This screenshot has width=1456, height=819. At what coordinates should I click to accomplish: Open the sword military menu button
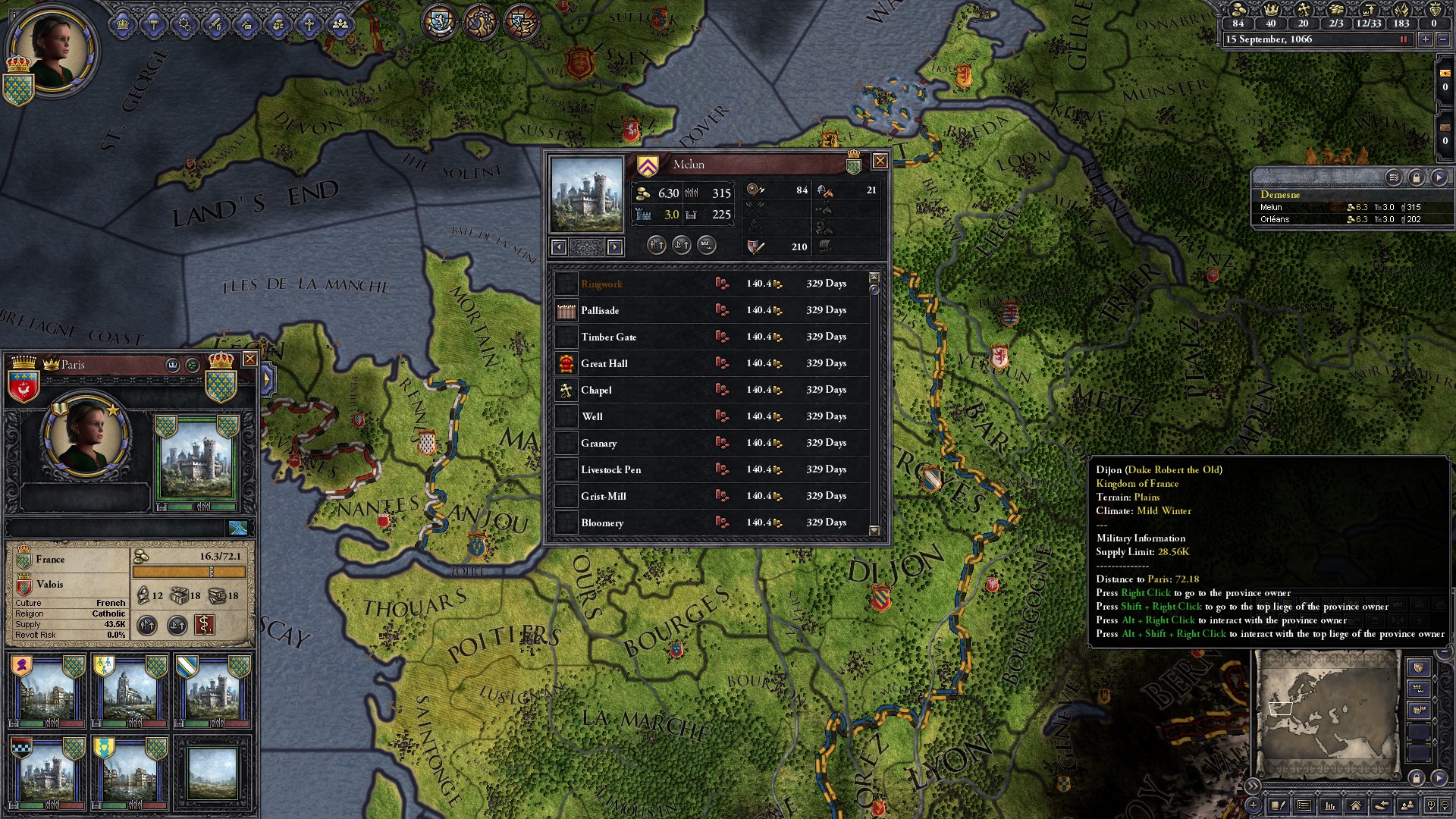(x=216, y=24)
